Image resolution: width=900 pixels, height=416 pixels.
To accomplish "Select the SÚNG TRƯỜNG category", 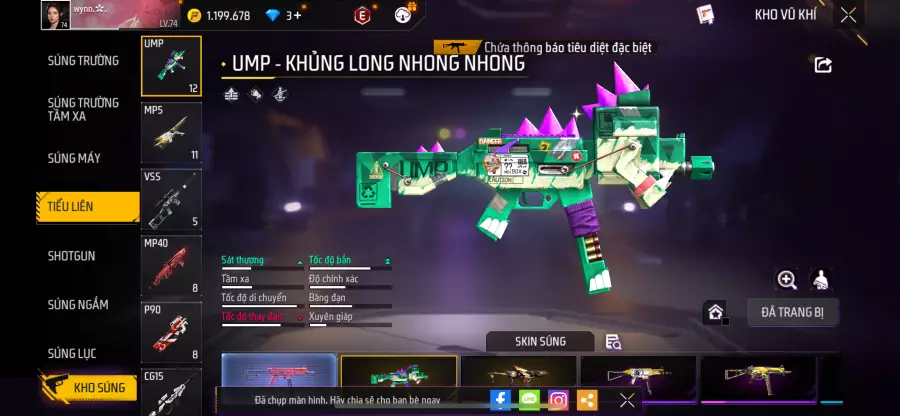I will pyautogui.click(x=83, y=60).
